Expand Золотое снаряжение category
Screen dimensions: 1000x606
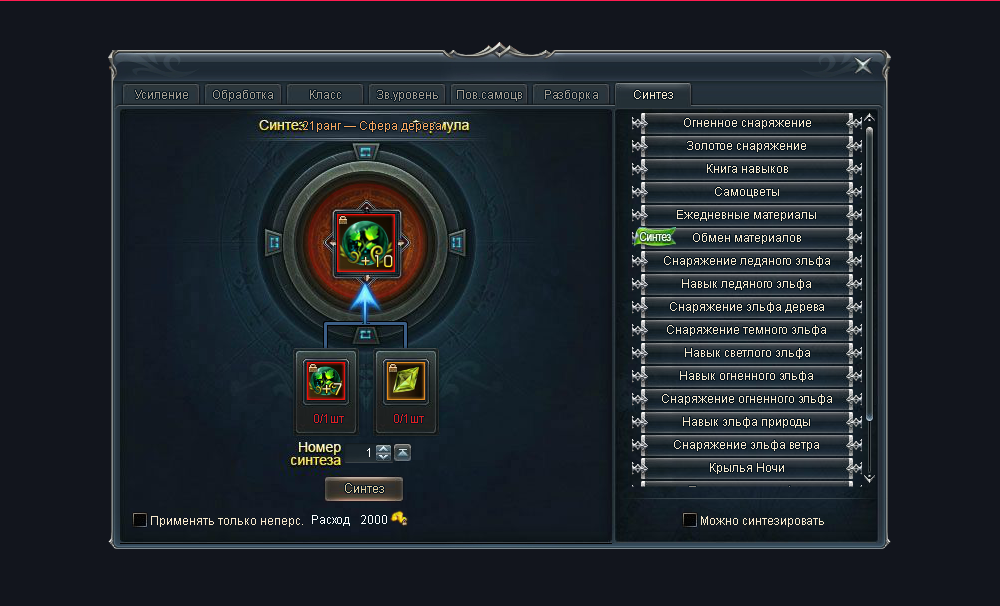[747, 146]
